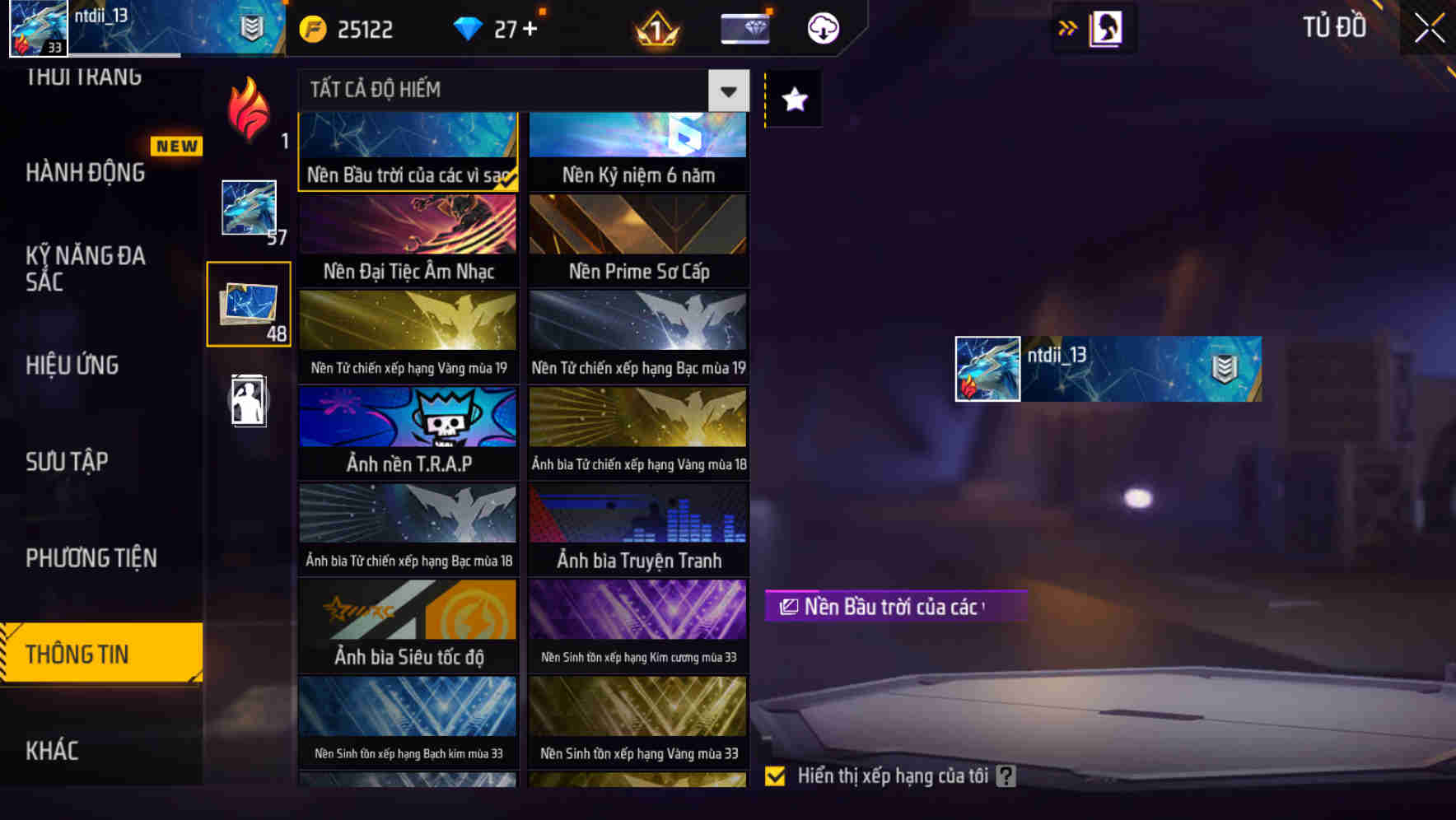Open the dragon avatar collection category
Image resolution: width=1456 pixels, height=820 pixels.
[x=248, y=208]
